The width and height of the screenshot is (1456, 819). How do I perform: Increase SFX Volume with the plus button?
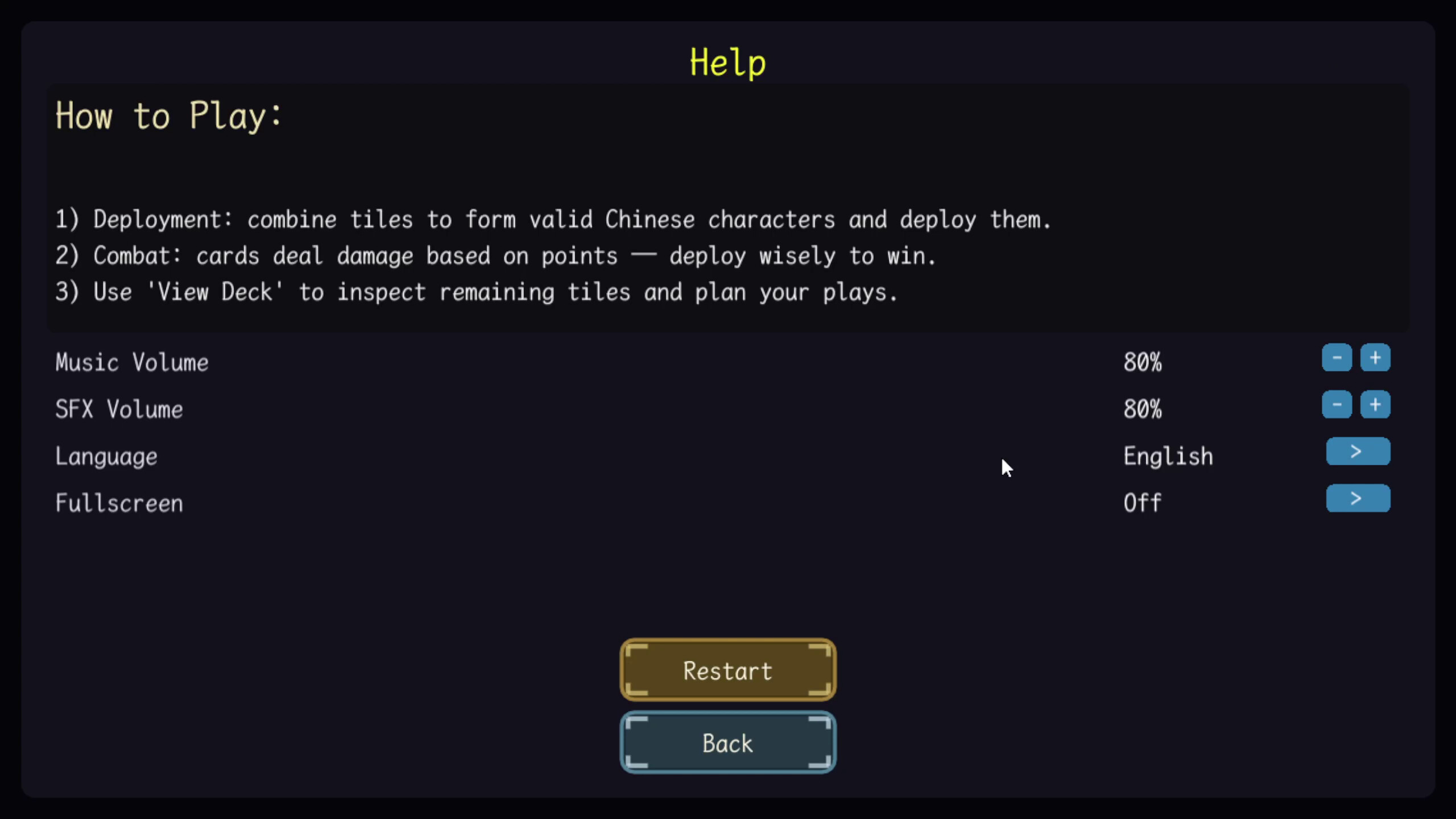(1376, 405)
